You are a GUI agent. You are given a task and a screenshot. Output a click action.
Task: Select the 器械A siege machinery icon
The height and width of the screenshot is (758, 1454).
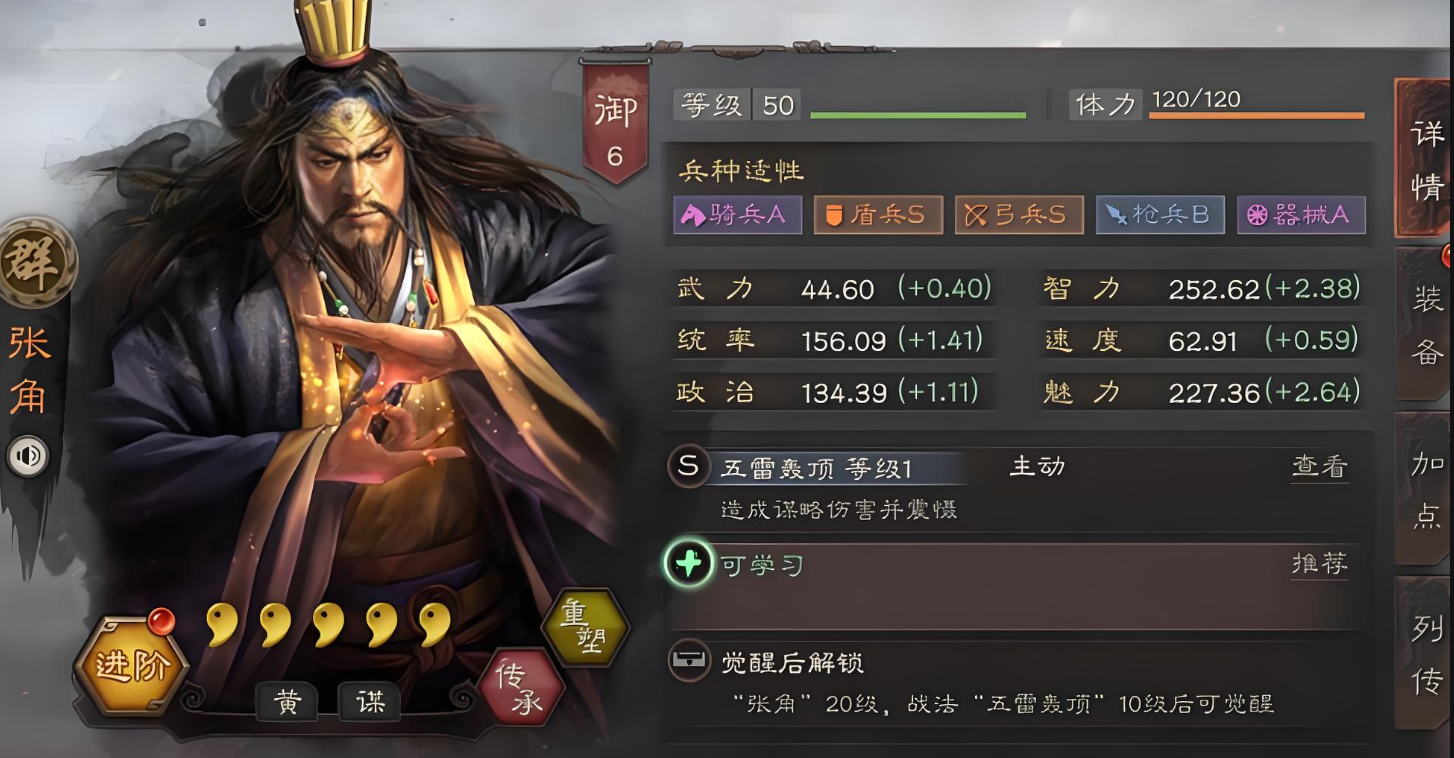point(1301,214)
